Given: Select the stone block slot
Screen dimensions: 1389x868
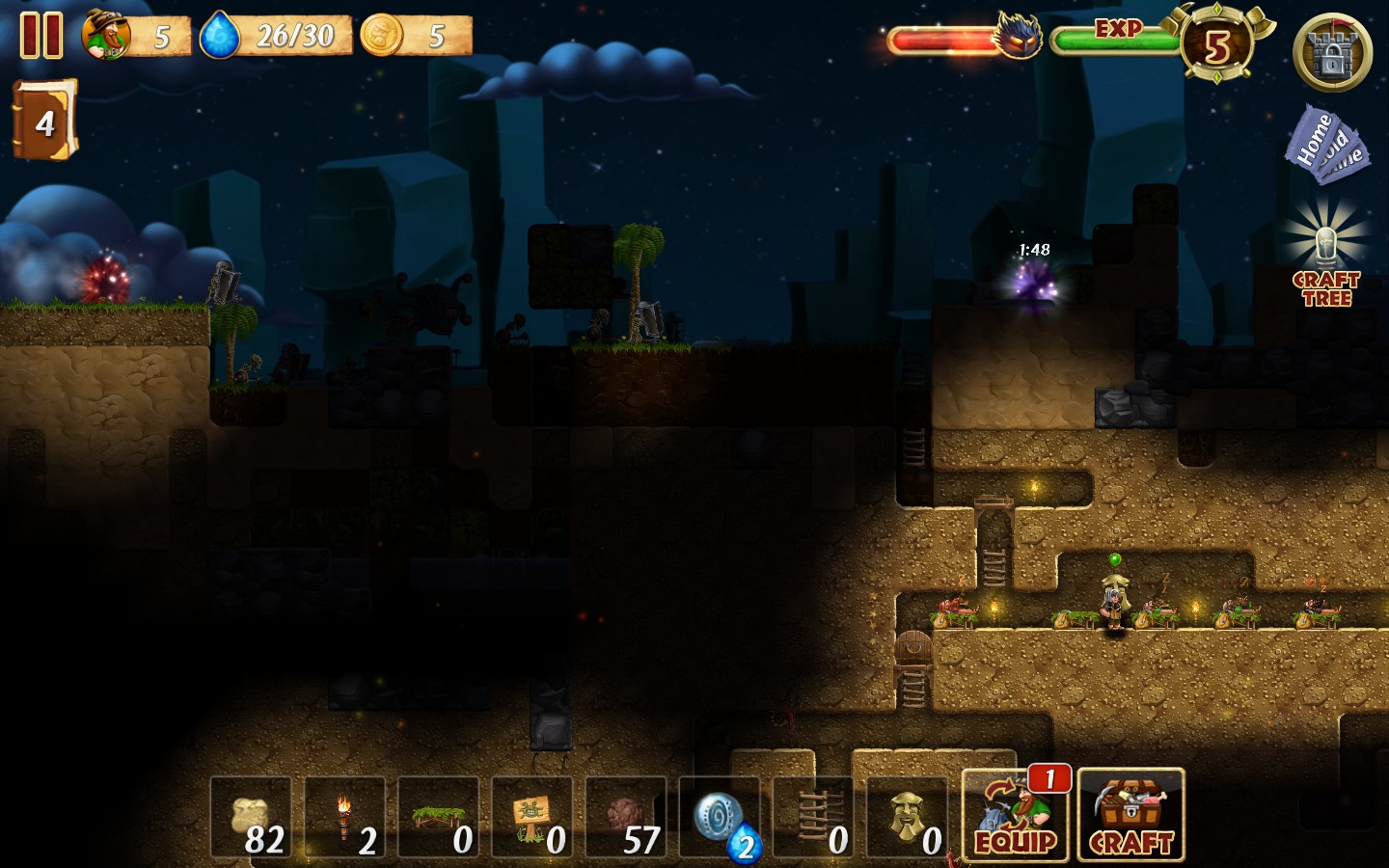Looking at the screenshot, I should (x=625, y=818).
